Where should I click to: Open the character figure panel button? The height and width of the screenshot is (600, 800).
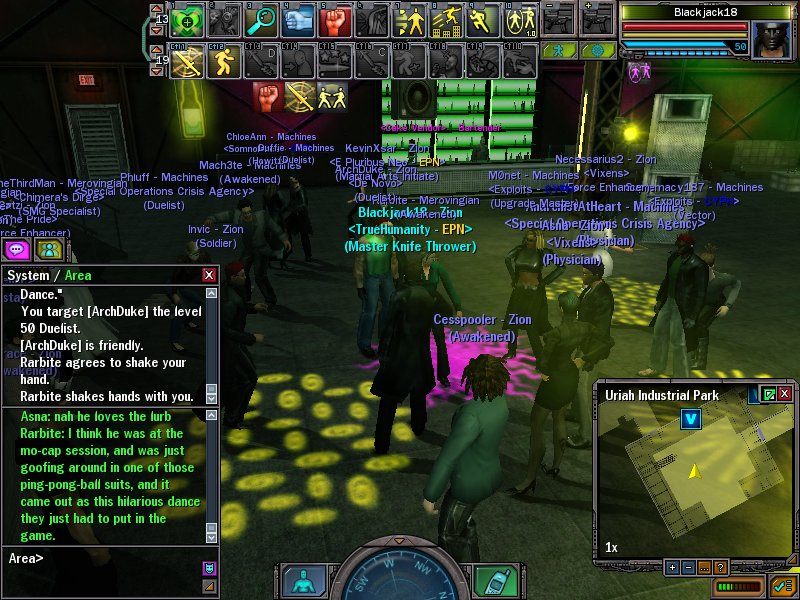coord(303,581)
